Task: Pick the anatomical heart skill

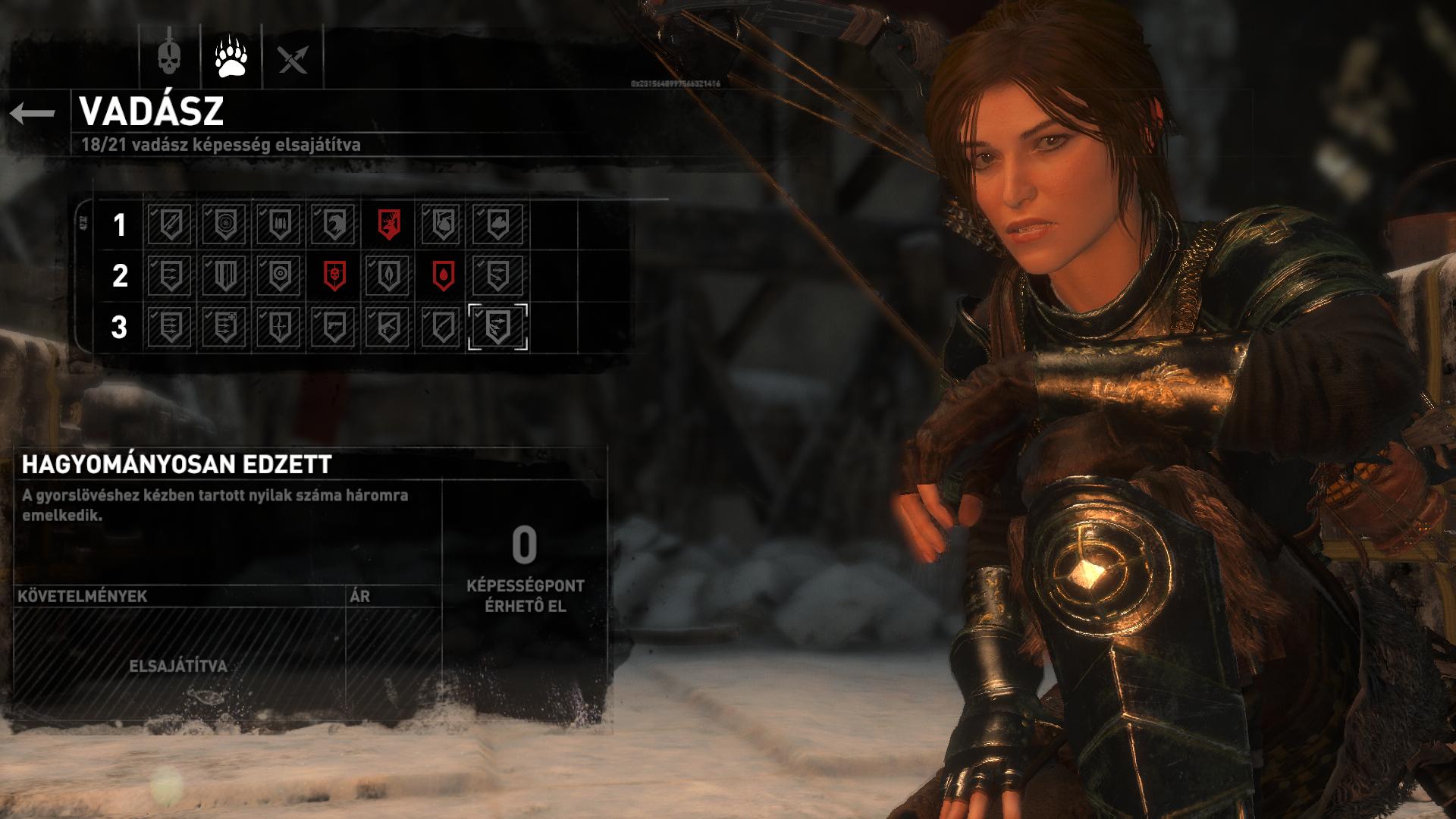Action: (x=444, y=224)
